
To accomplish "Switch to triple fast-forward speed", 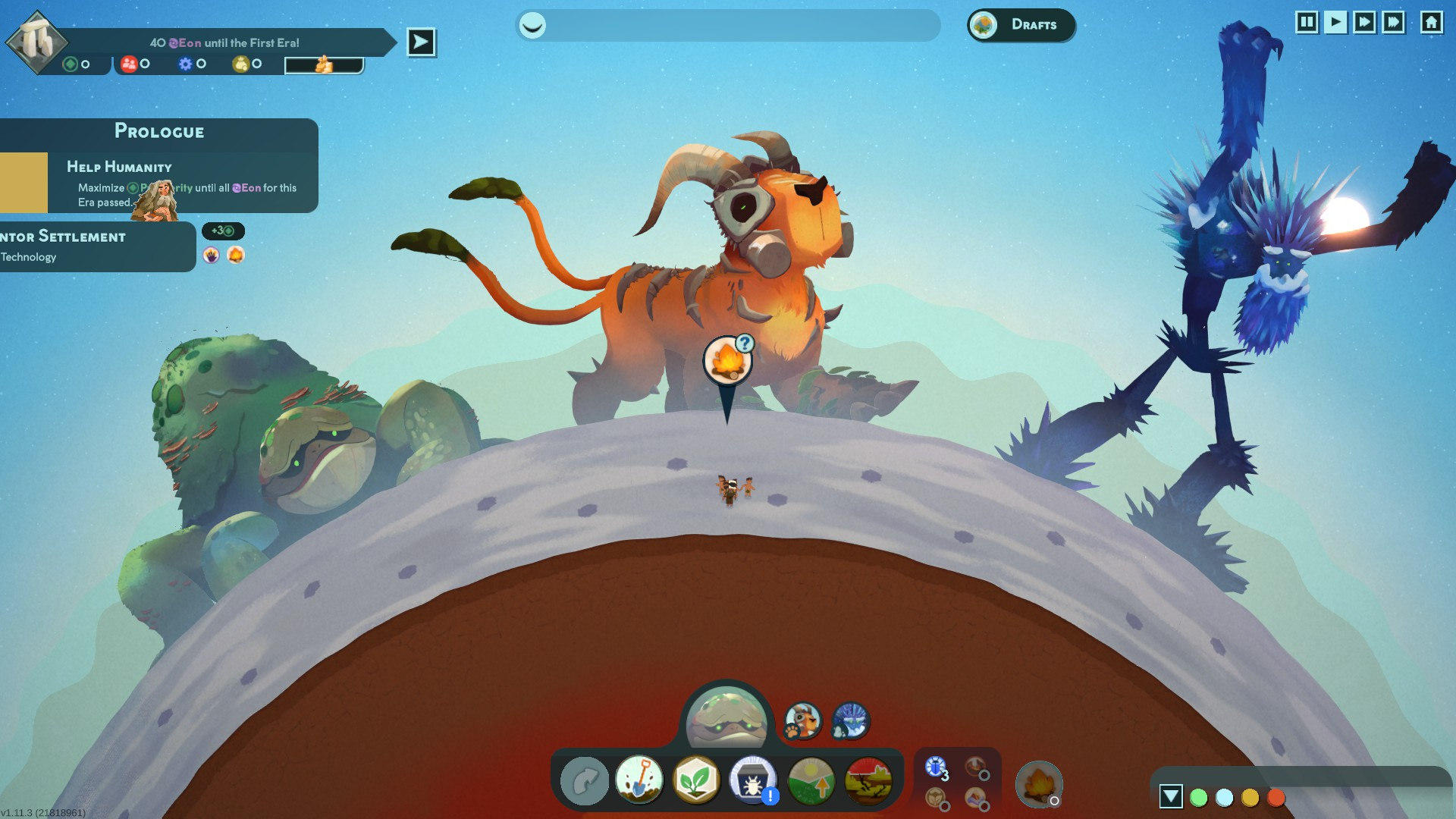I will point(1393,22).
